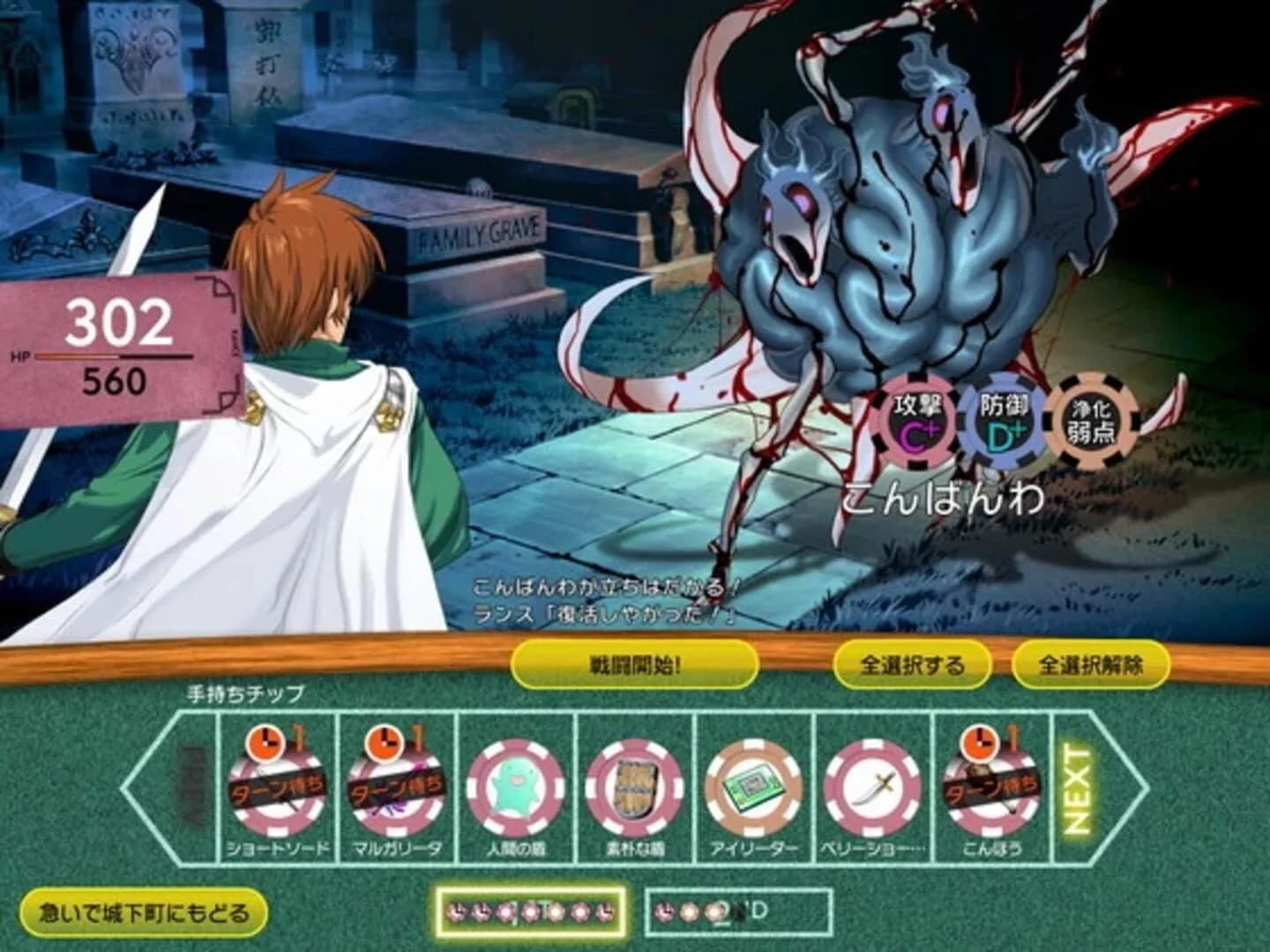Click the enemy name こんばんわ
Screen dimensions: 1270x952
click(x=944, y=498)
